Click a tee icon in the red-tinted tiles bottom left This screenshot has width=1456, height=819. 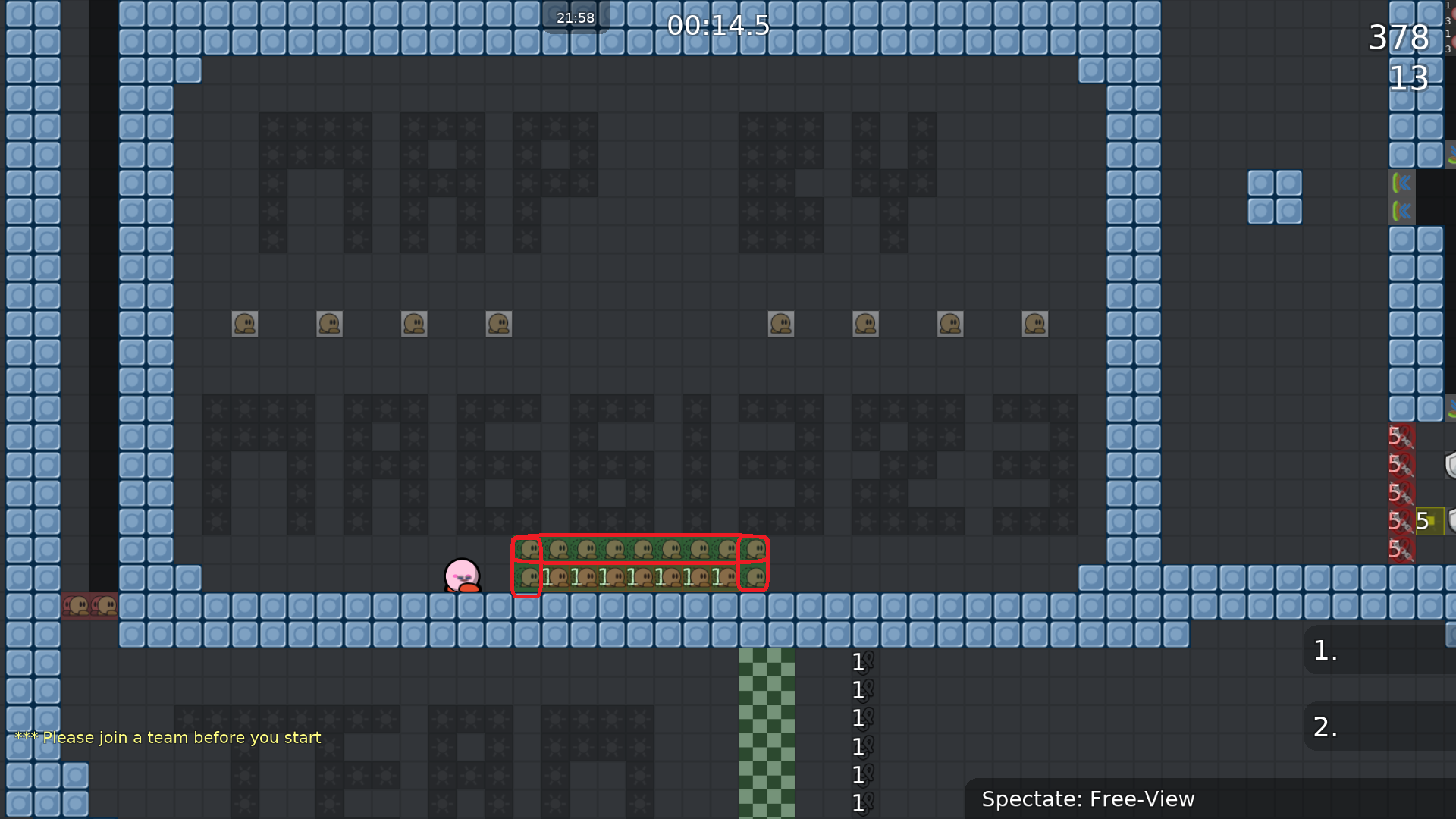(77, 604)
